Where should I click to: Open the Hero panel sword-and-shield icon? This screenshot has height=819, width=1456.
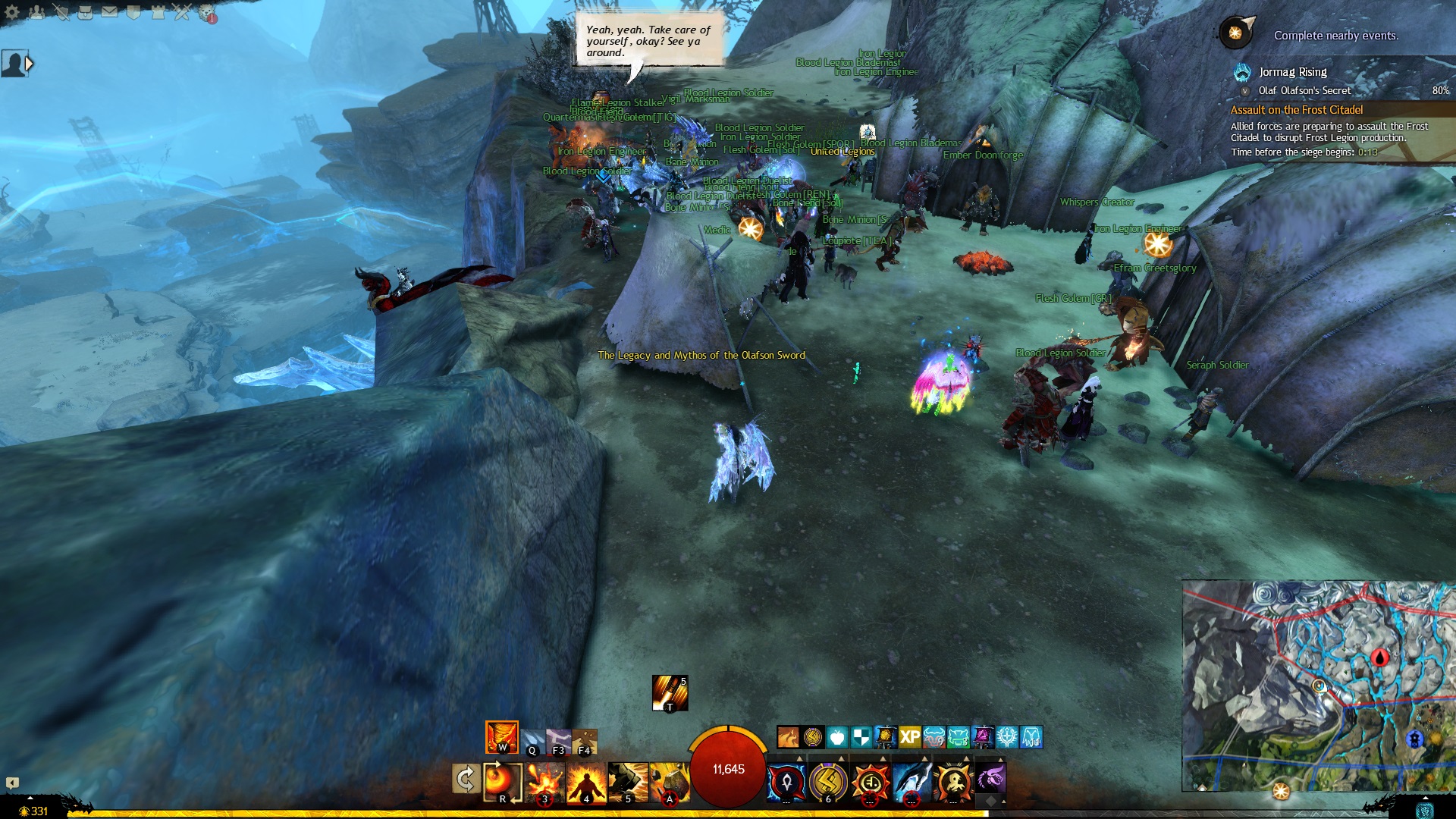click(61, 12)
